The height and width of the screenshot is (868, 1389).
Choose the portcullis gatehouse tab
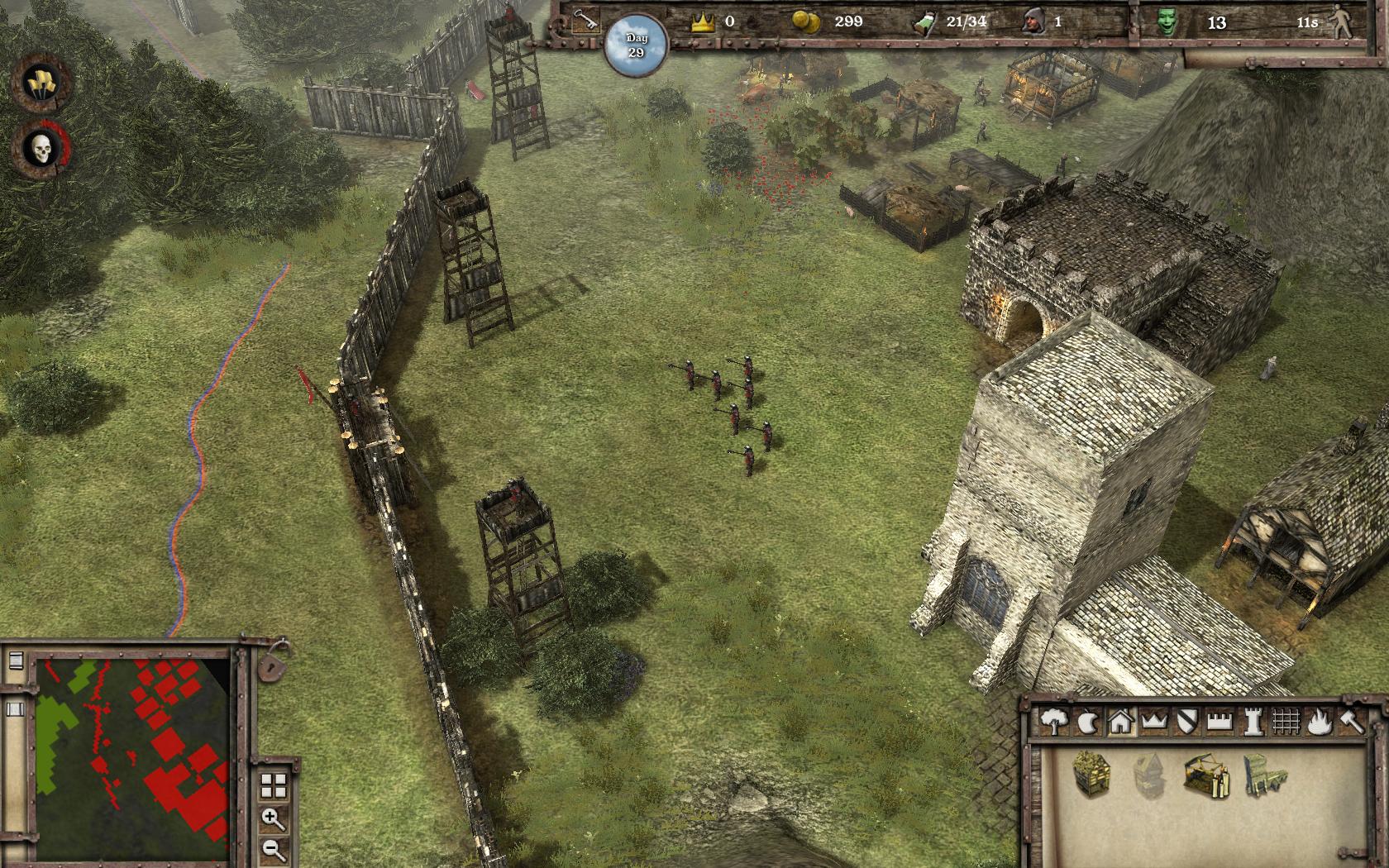[x=1286, y=722]
